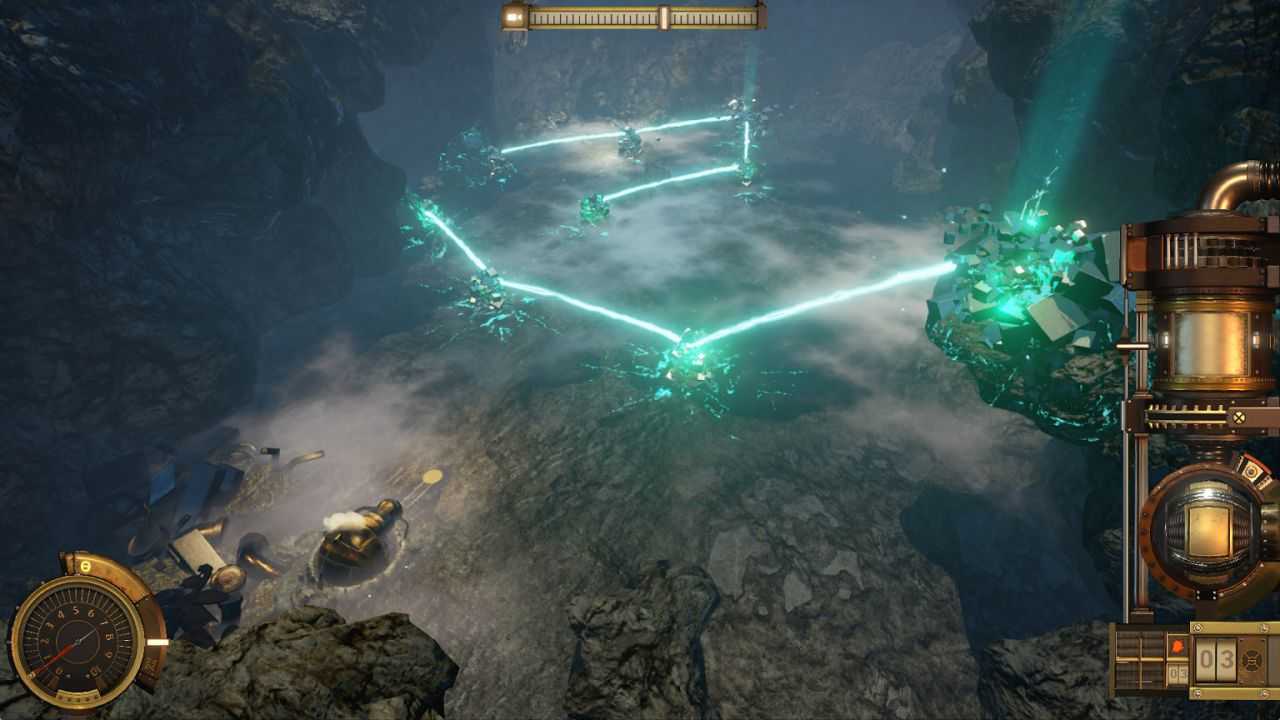The height and width of the screenshot is (720, 1280).
Task: Toggle the white indicator light on the speed gauge
Action: [x=159, y=642]
